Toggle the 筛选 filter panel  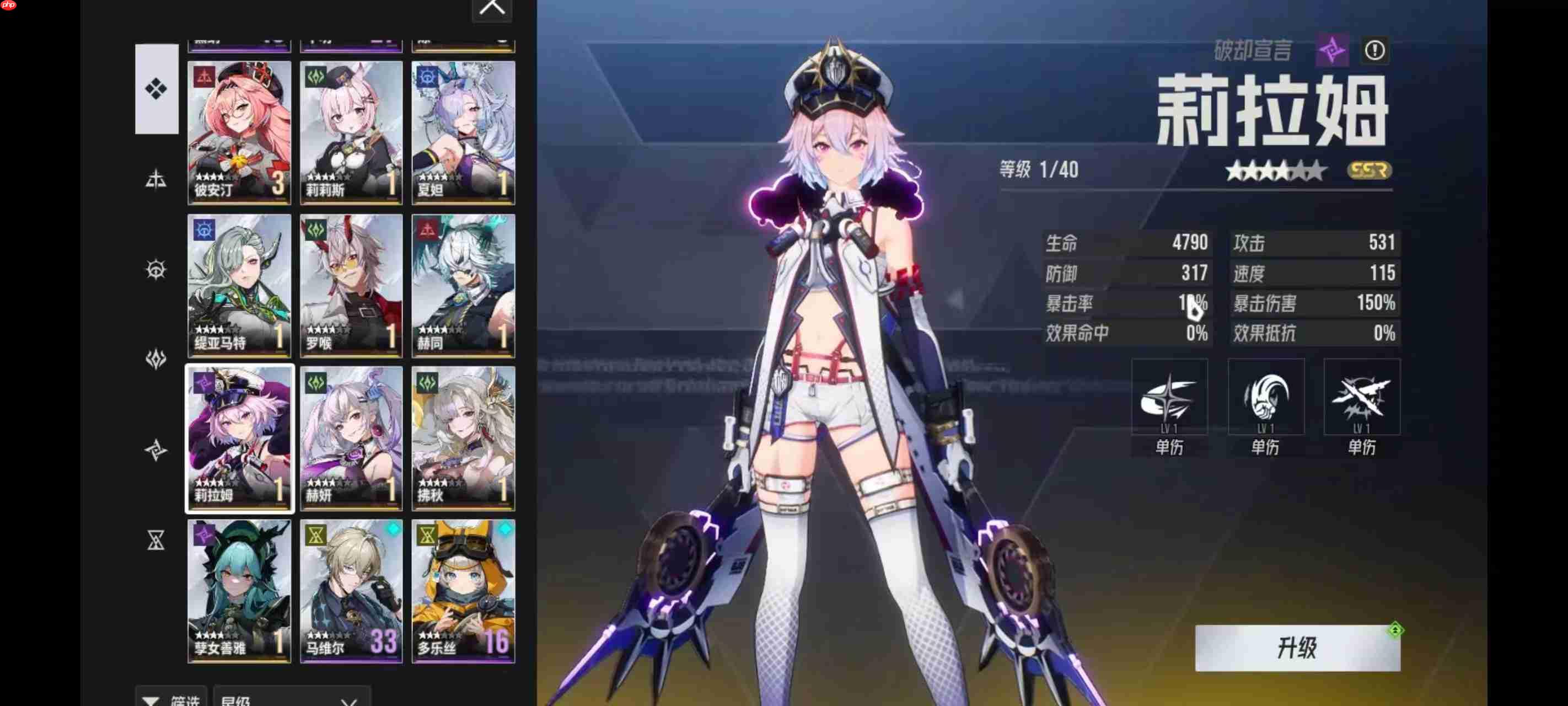pos(171,700)
